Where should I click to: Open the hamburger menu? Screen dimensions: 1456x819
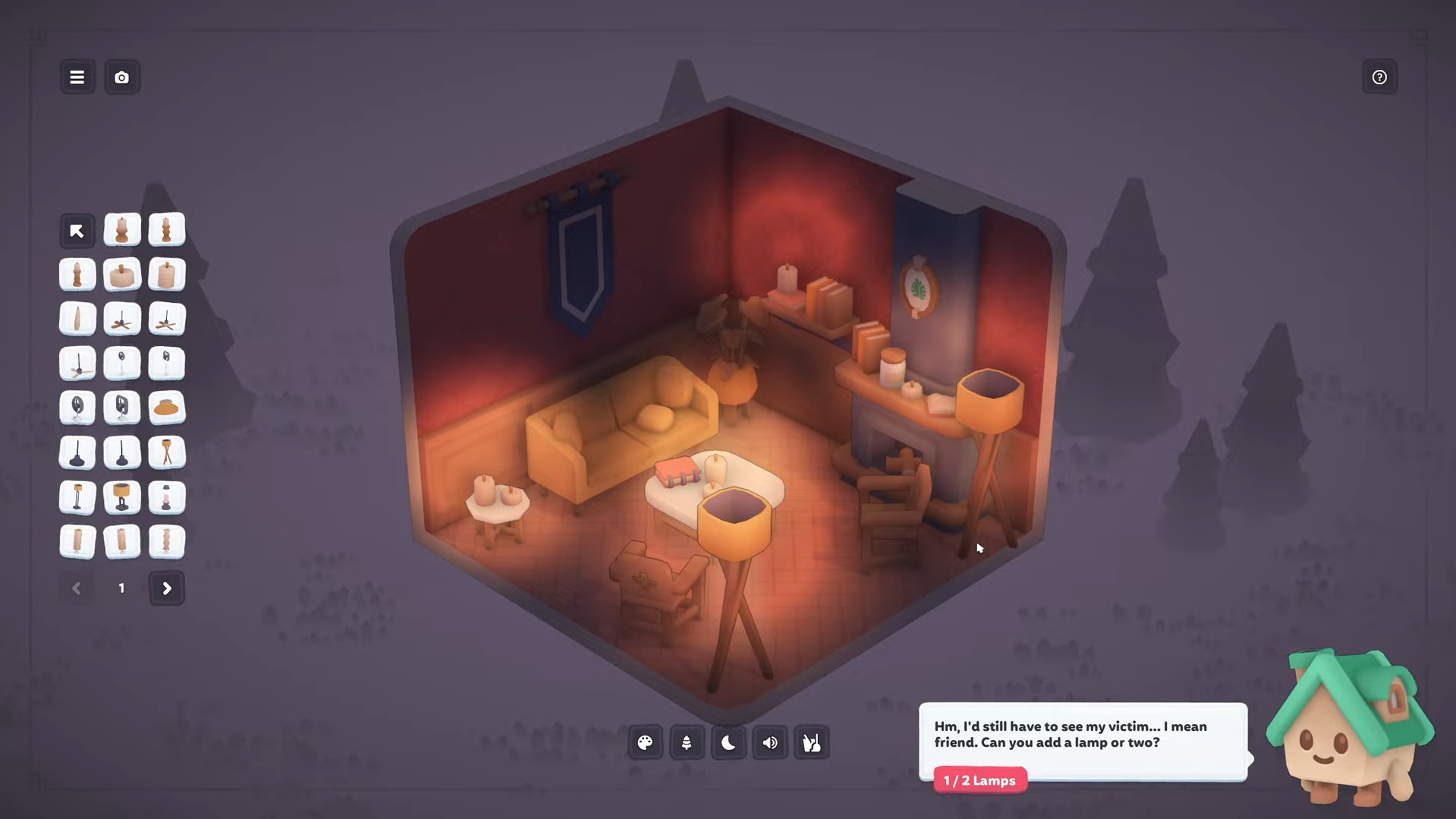point(77,77)
